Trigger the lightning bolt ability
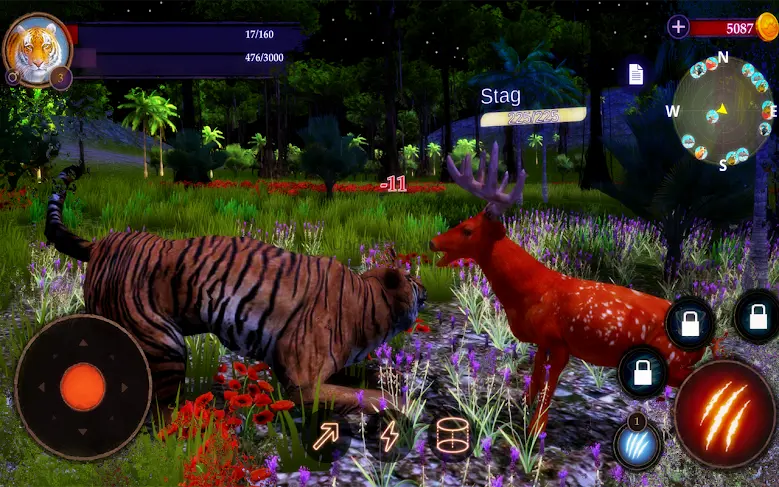This screenshot has width=779, height=487. point(389,435)
